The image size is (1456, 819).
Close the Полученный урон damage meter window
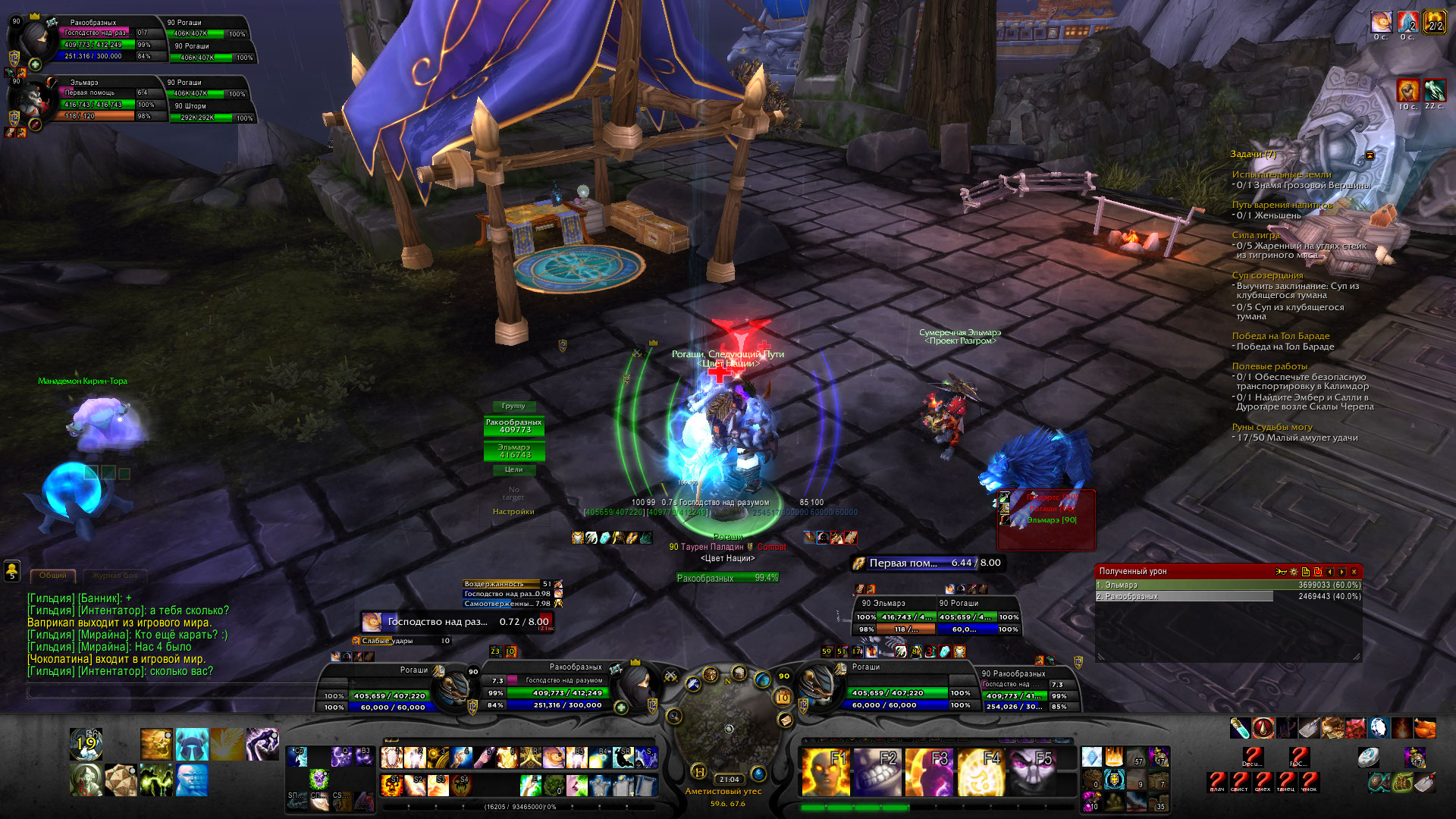1354,572
